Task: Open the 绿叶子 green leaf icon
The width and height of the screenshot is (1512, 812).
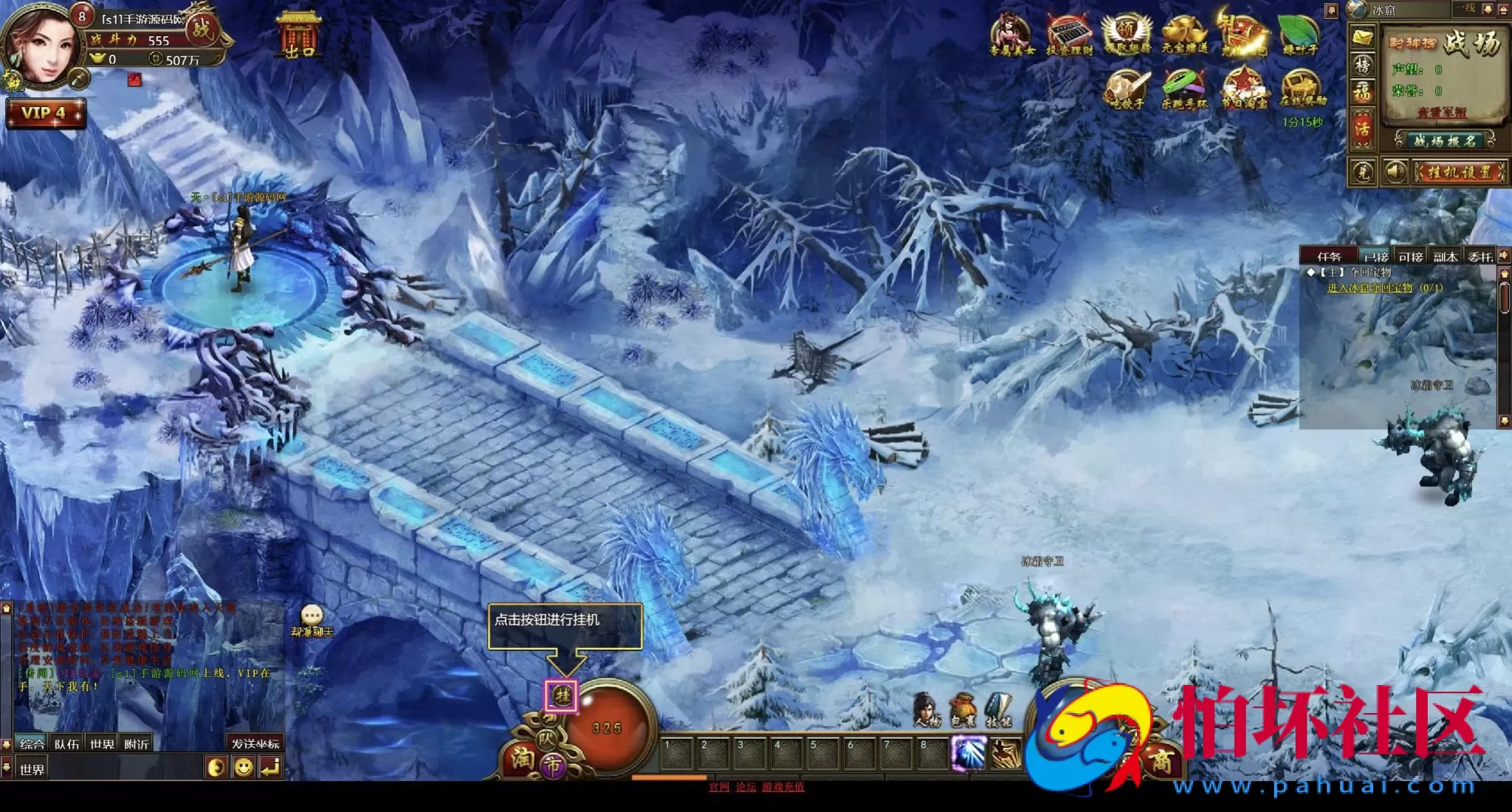Action: (x=1299, y=34)
